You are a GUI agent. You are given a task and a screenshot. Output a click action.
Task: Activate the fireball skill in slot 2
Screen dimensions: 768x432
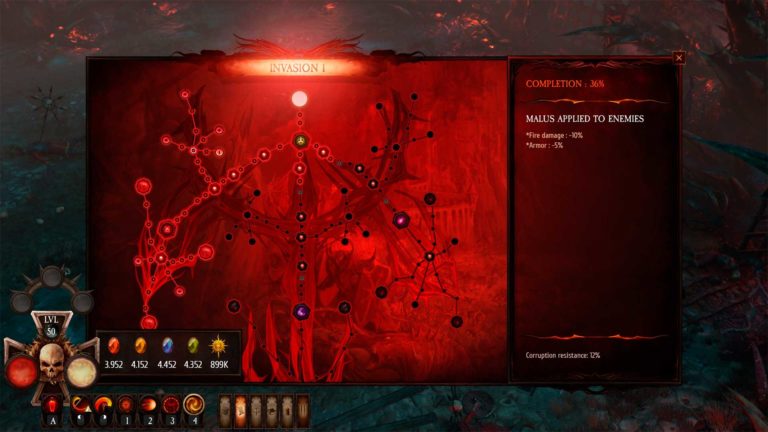coord(149,405)
